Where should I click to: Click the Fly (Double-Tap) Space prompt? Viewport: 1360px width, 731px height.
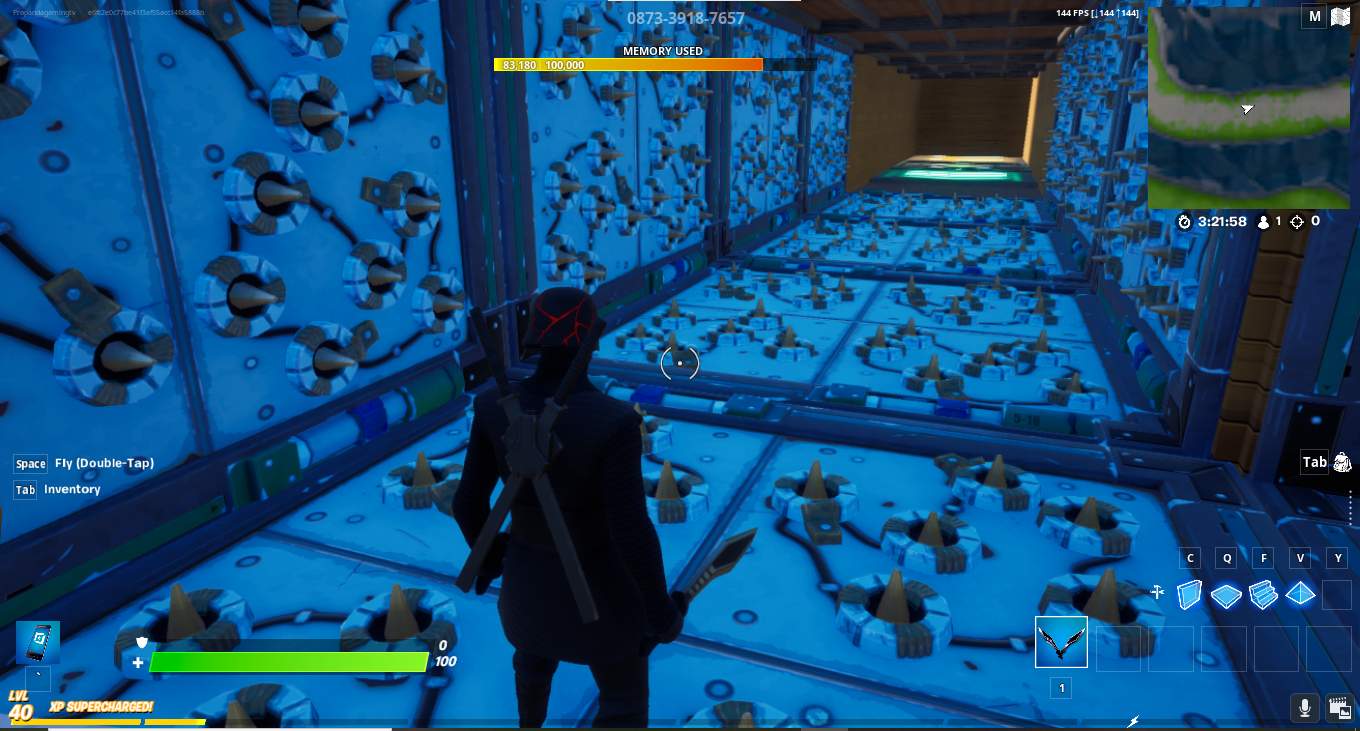tap(30, 463)
